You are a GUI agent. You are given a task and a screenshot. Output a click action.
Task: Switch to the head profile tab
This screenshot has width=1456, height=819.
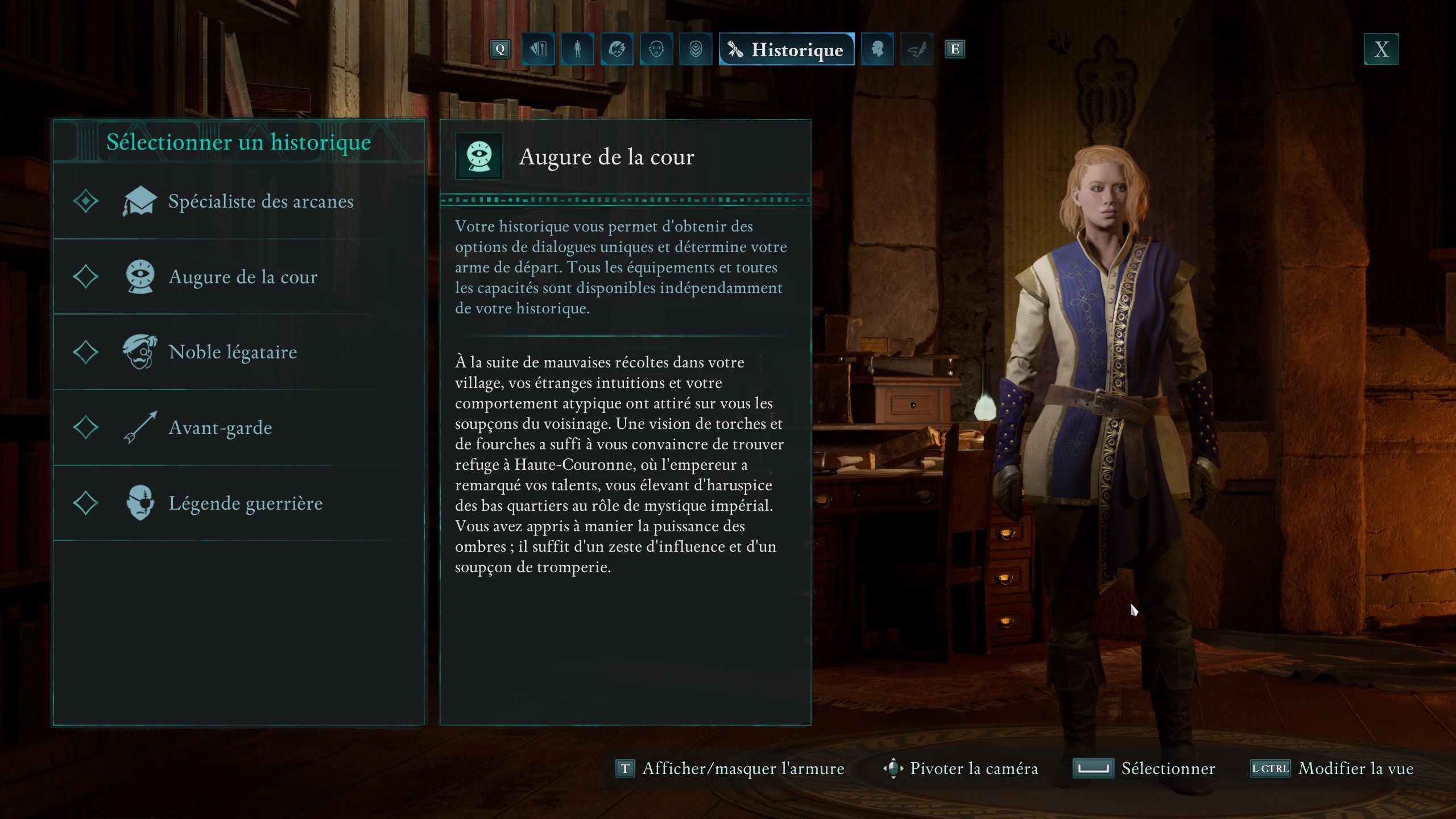coord(877,49)
